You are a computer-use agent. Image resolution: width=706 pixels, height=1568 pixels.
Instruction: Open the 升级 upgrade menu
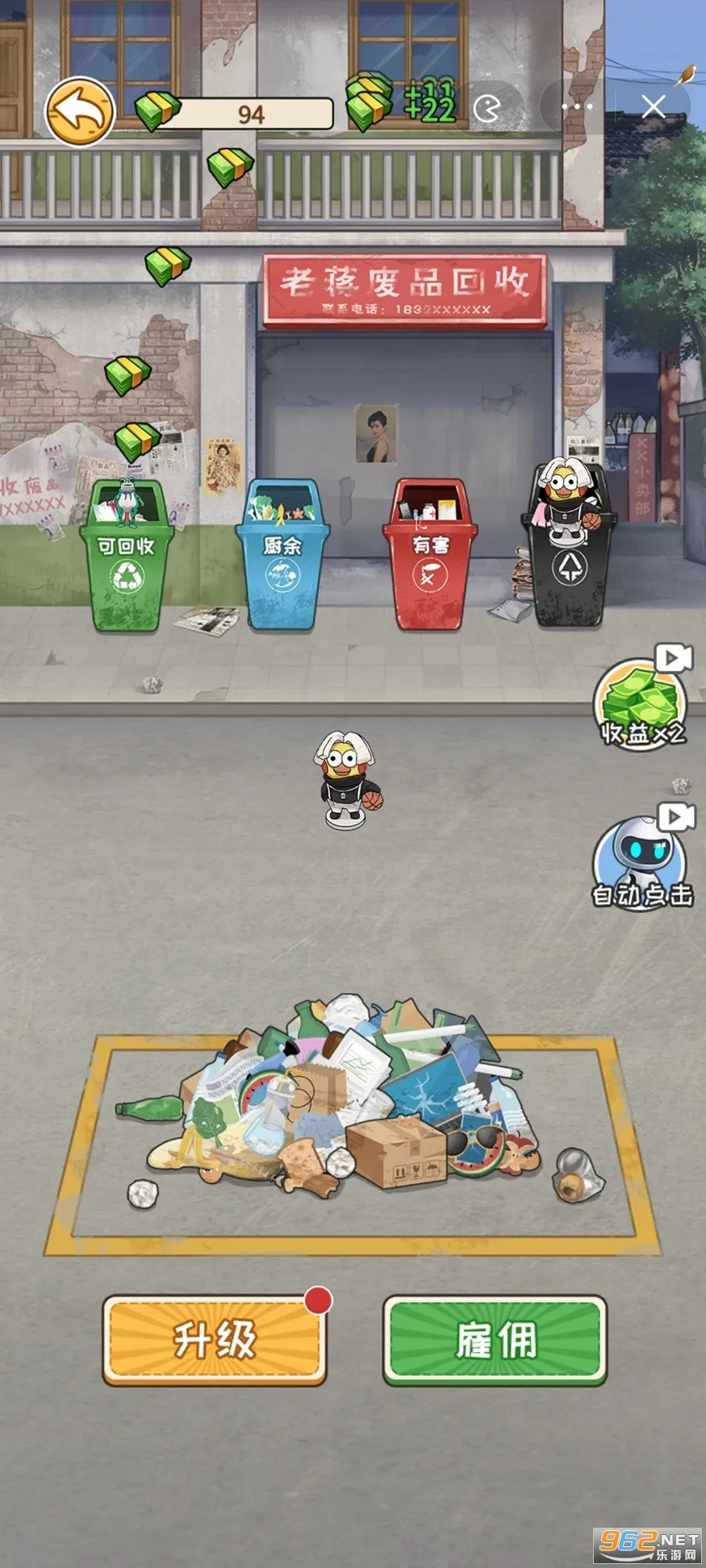(x=215, y=1339)
